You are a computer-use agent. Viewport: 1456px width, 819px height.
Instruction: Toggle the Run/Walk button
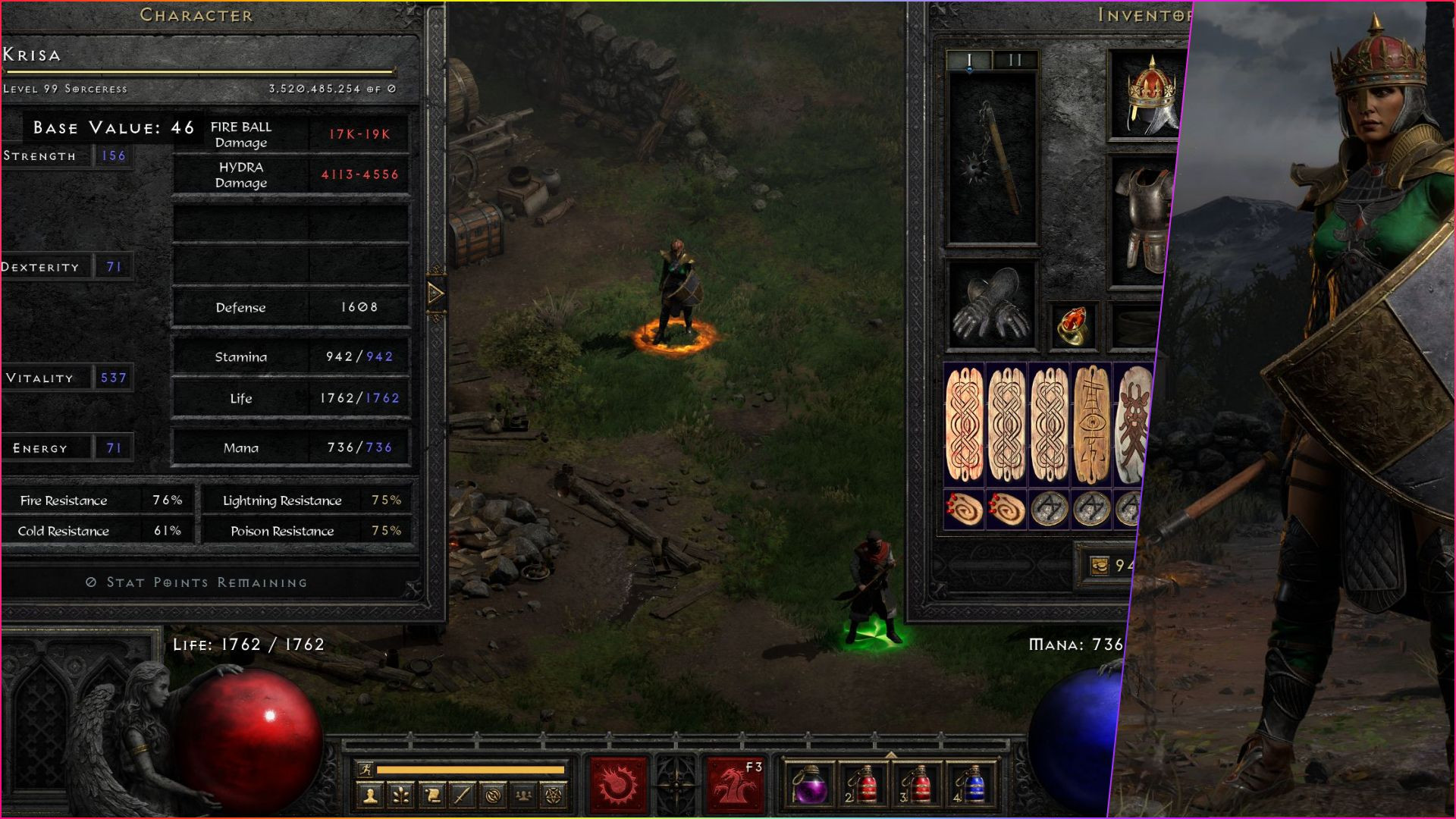366,768
